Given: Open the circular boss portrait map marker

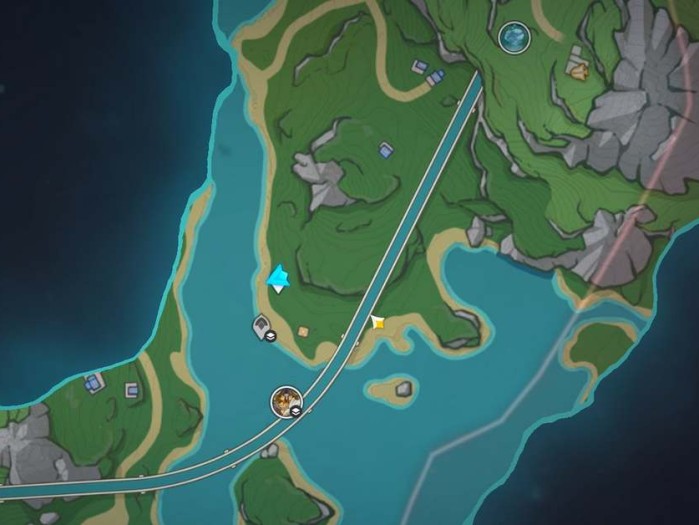Looking at the screenshot, I should pyautogui.click(x=287, y=402).
